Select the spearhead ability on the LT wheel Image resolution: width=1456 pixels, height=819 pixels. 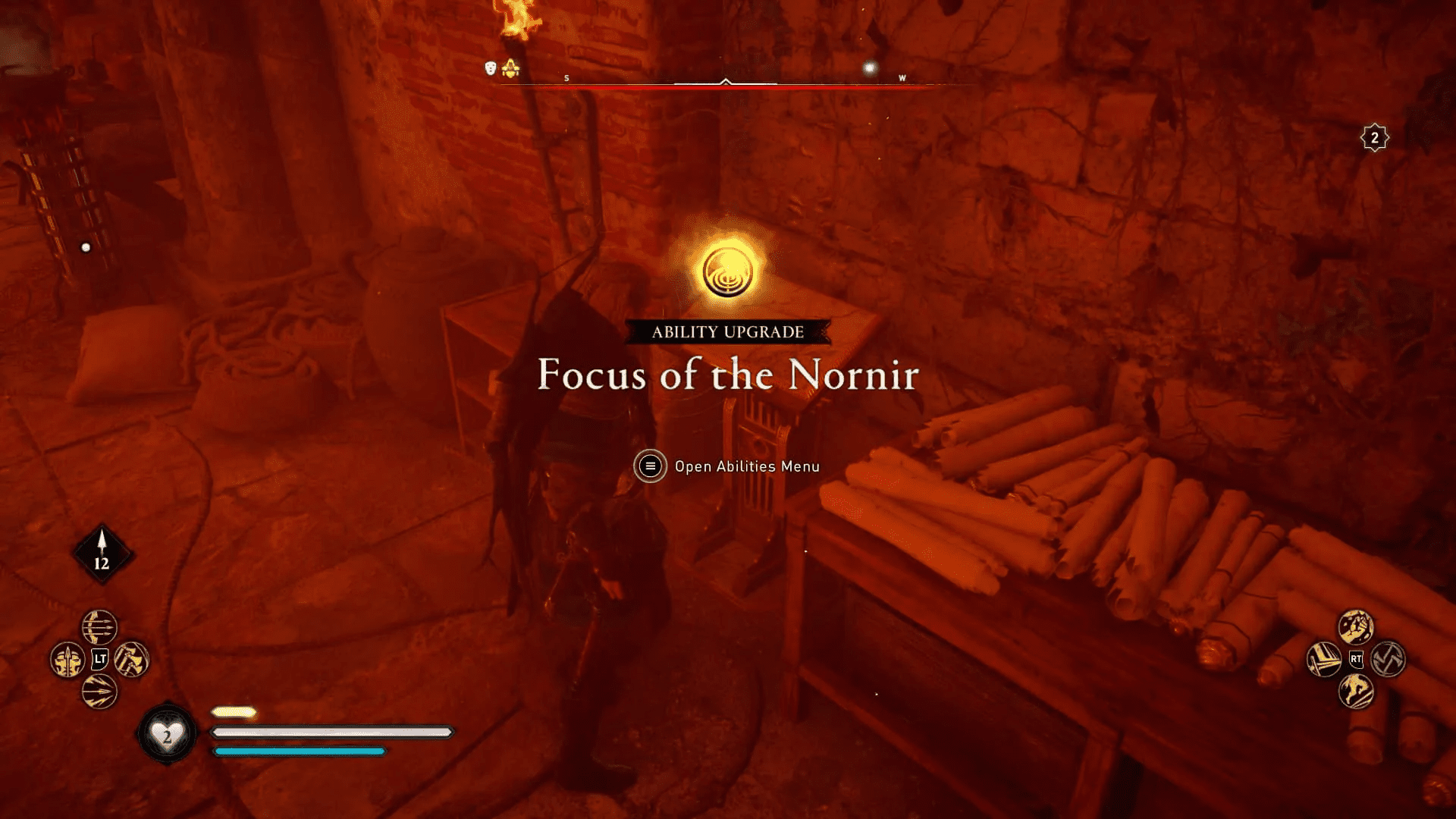(67, 660)
